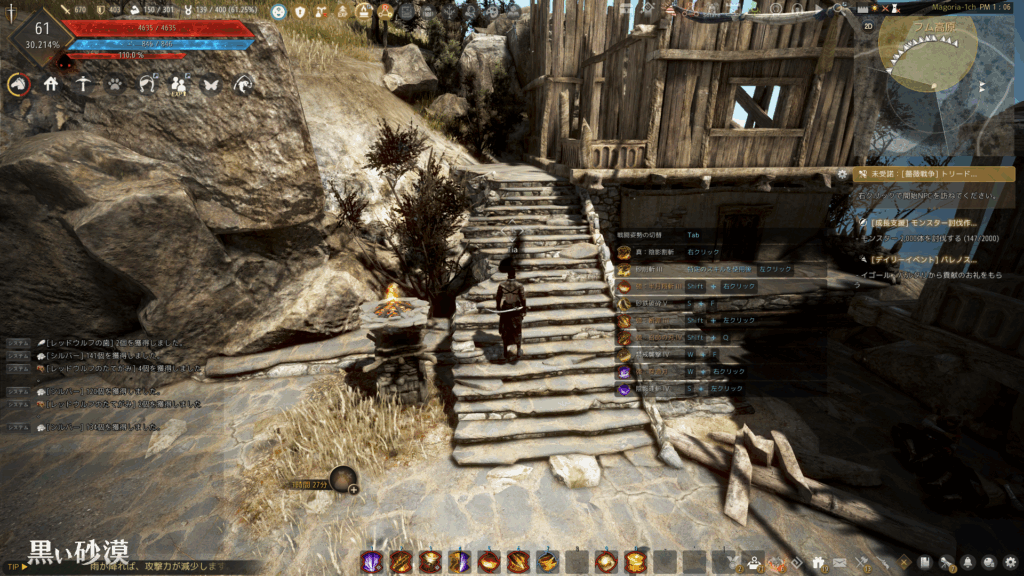The width and height of the screenshot is (1024, 576).
Task: Open the mail envelope icon
Action: 840,562
